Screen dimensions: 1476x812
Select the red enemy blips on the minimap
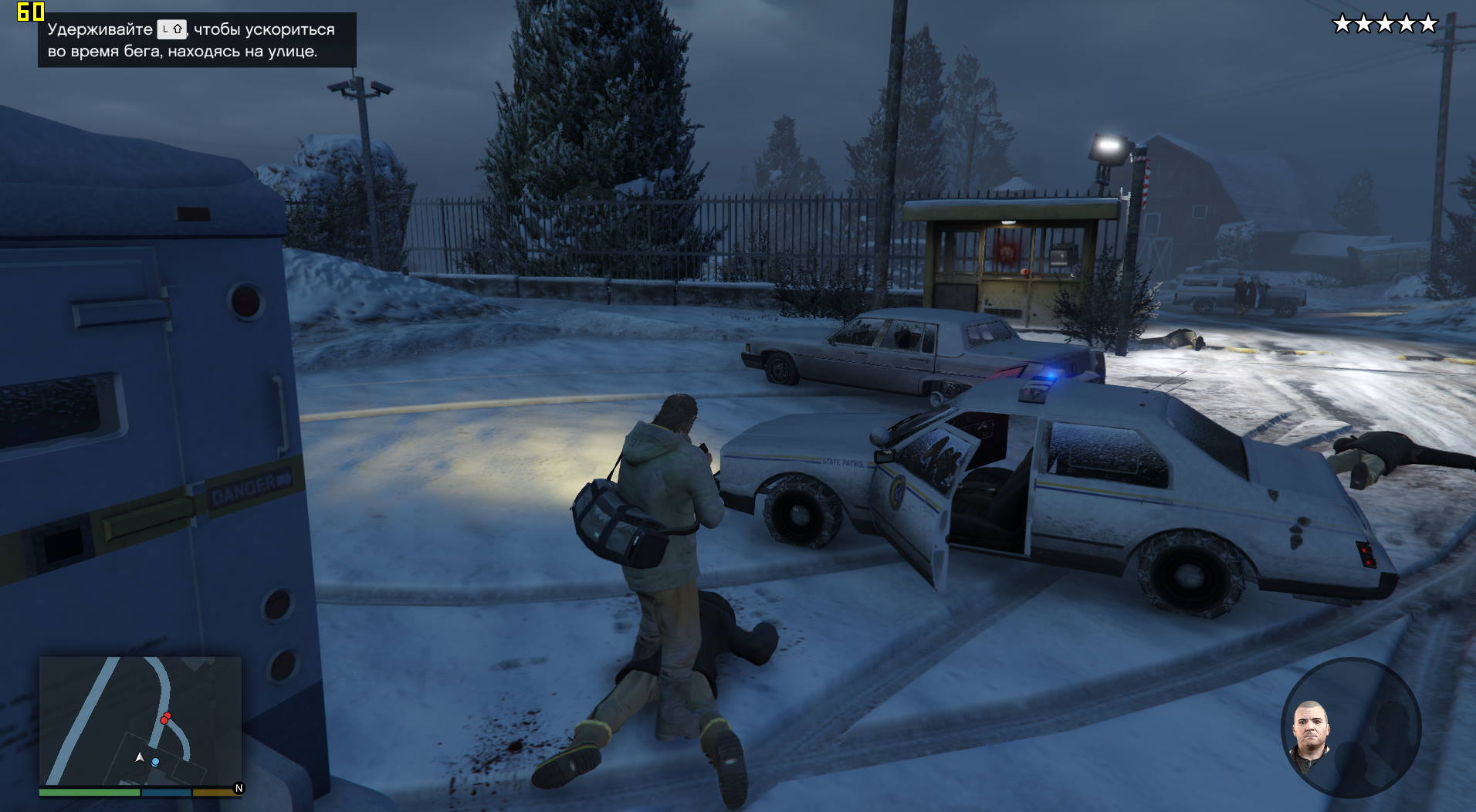tap(165, 719)
